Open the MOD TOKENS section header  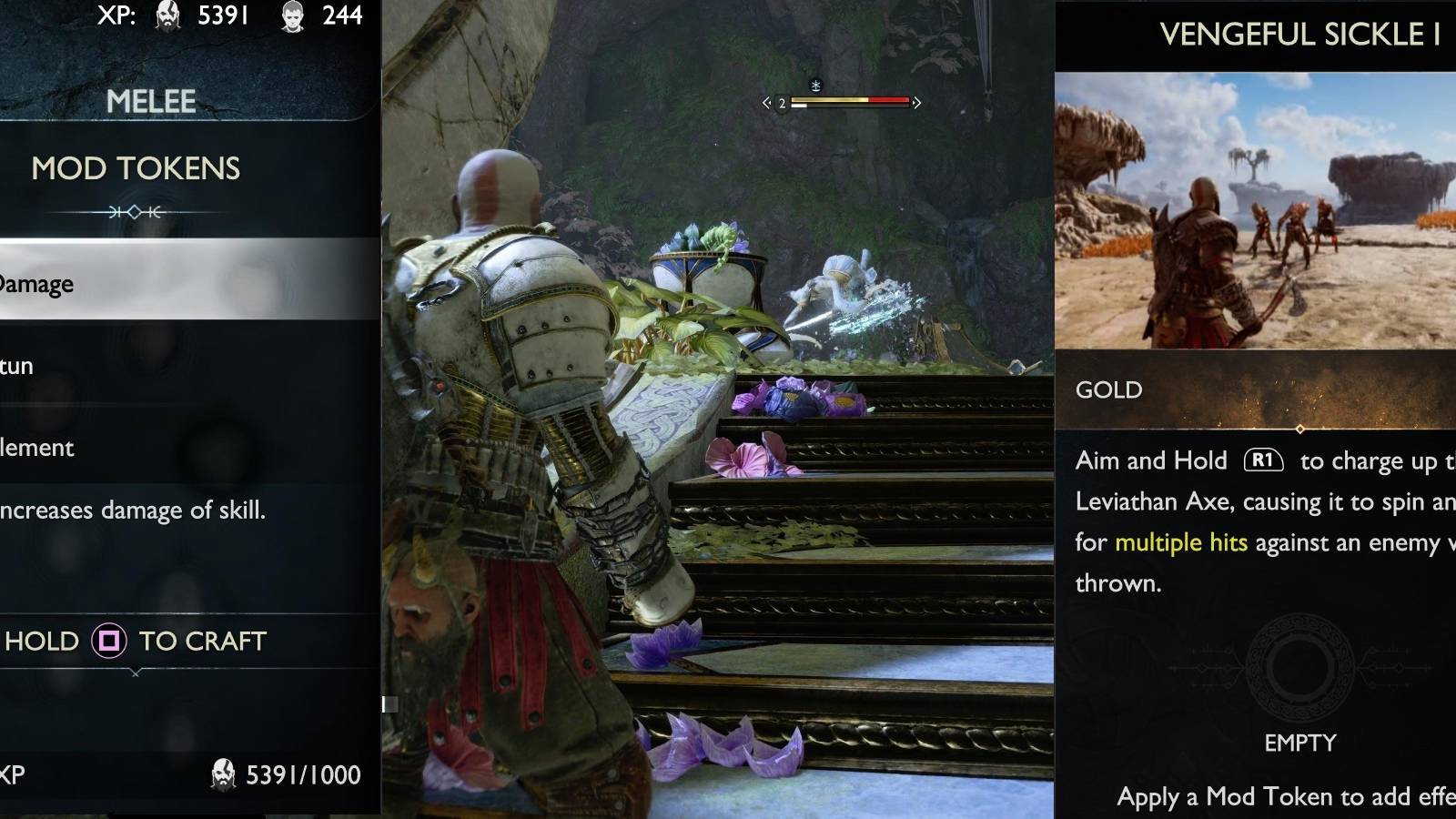[x=136, y=169]
